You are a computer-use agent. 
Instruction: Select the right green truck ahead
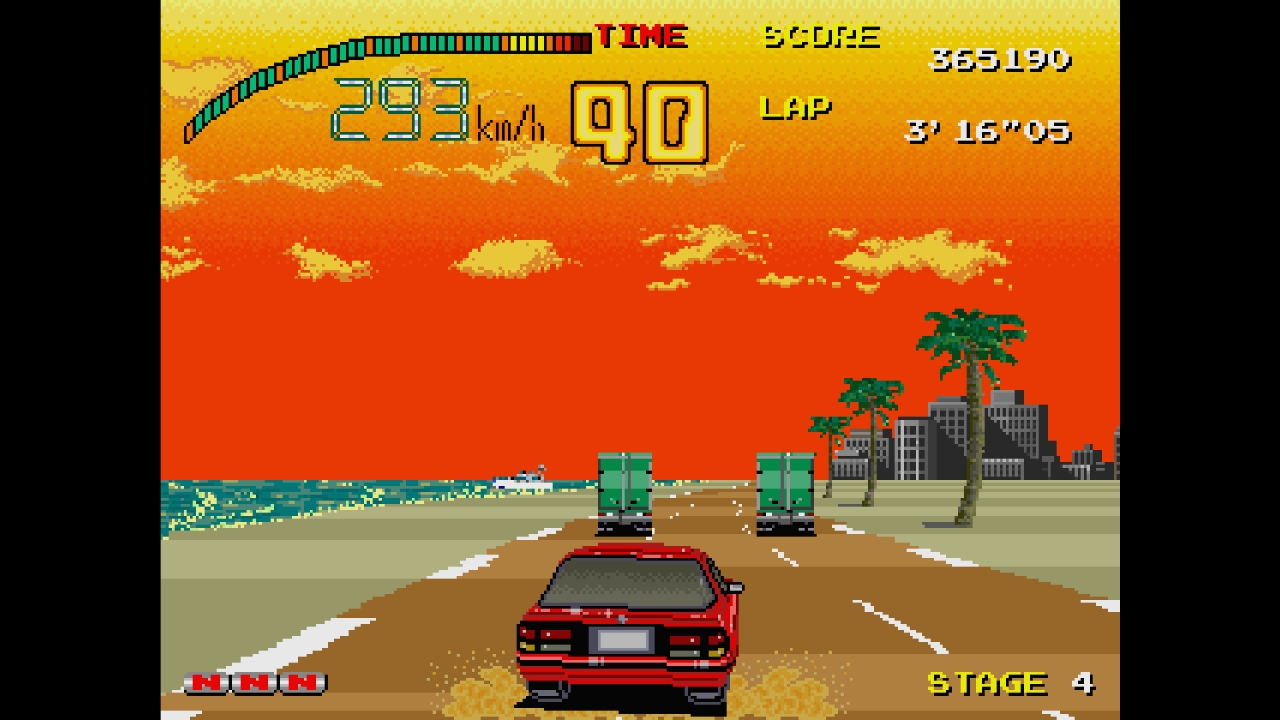785,490
